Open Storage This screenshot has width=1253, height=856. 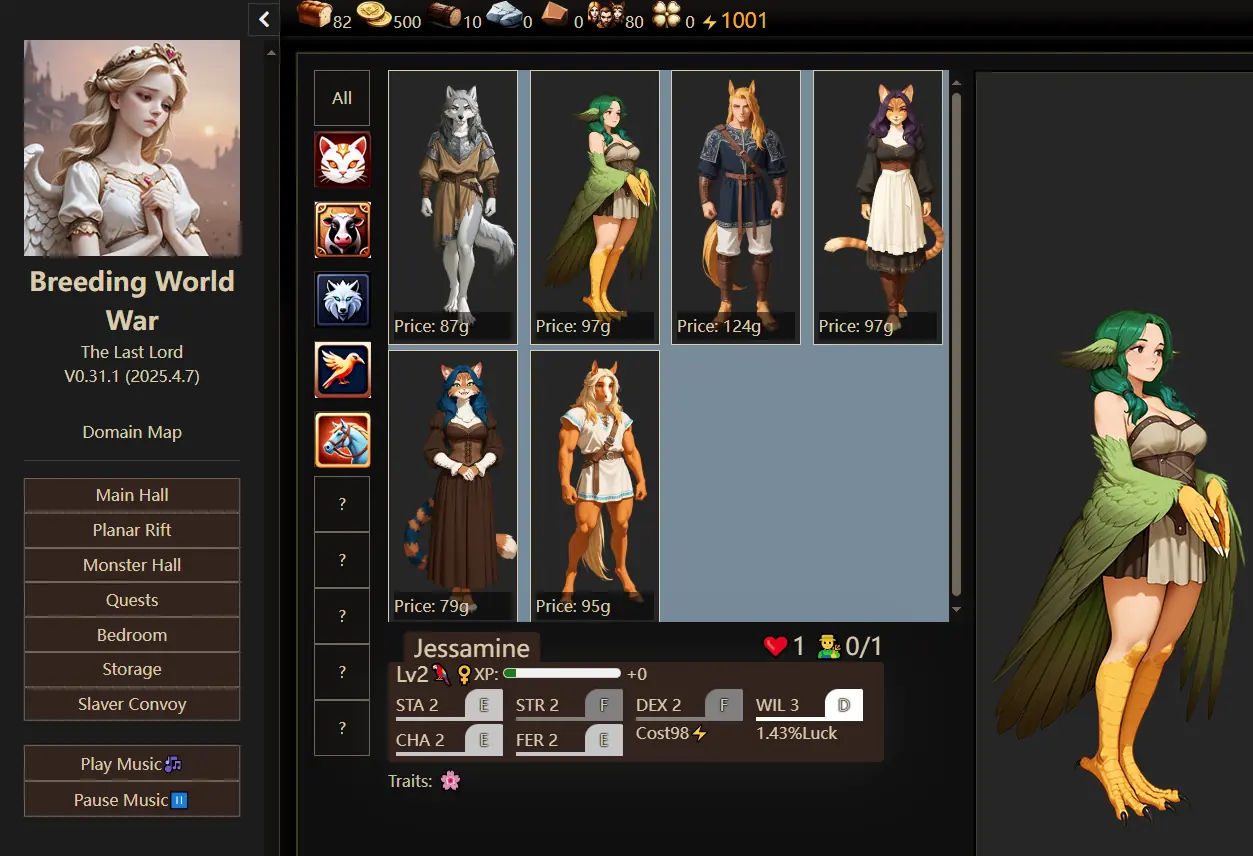click(132, 669)
